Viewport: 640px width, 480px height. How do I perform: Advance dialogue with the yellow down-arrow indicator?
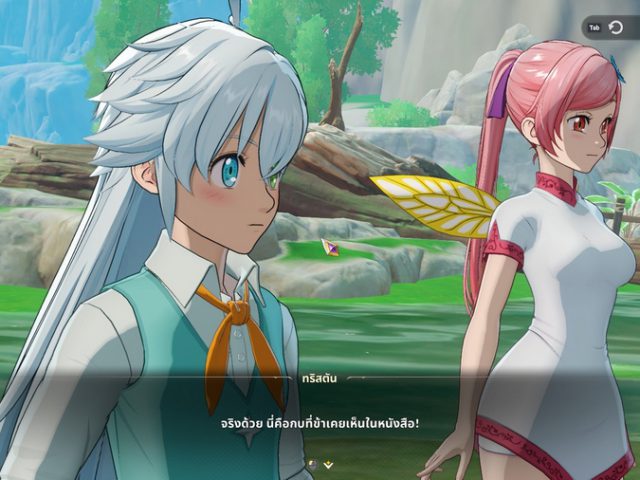pyautogui.click(x=327, y=465)
